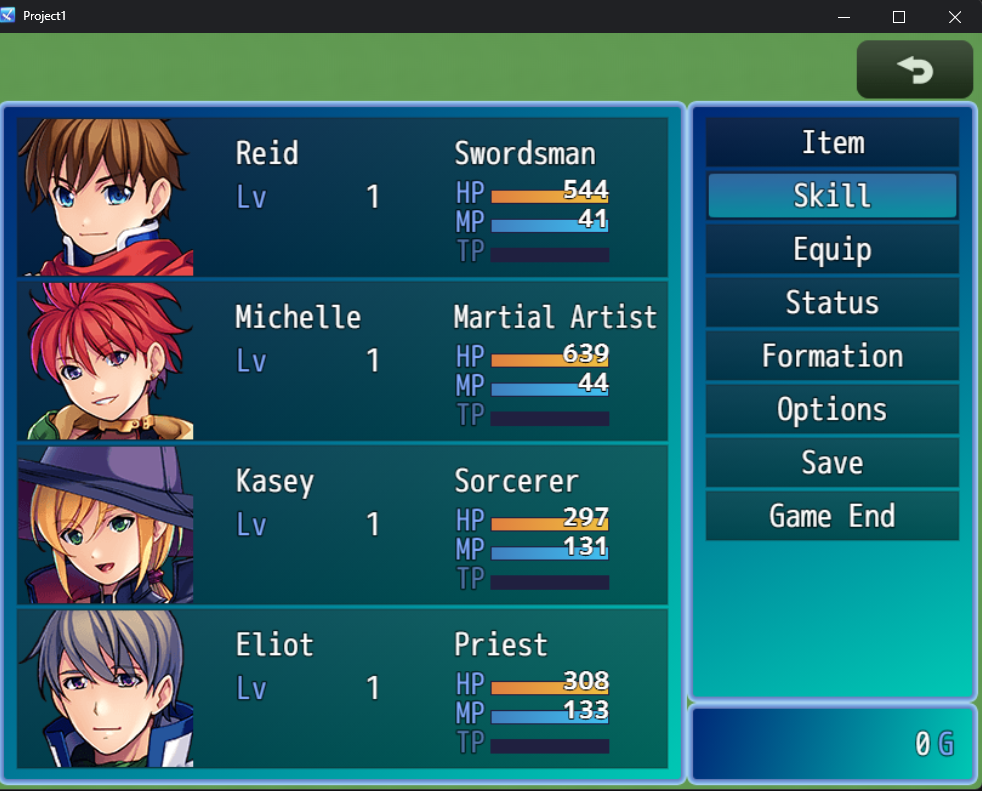Open the Item menu
This screenshot has width=982, height=791.
tap(832, 142)
